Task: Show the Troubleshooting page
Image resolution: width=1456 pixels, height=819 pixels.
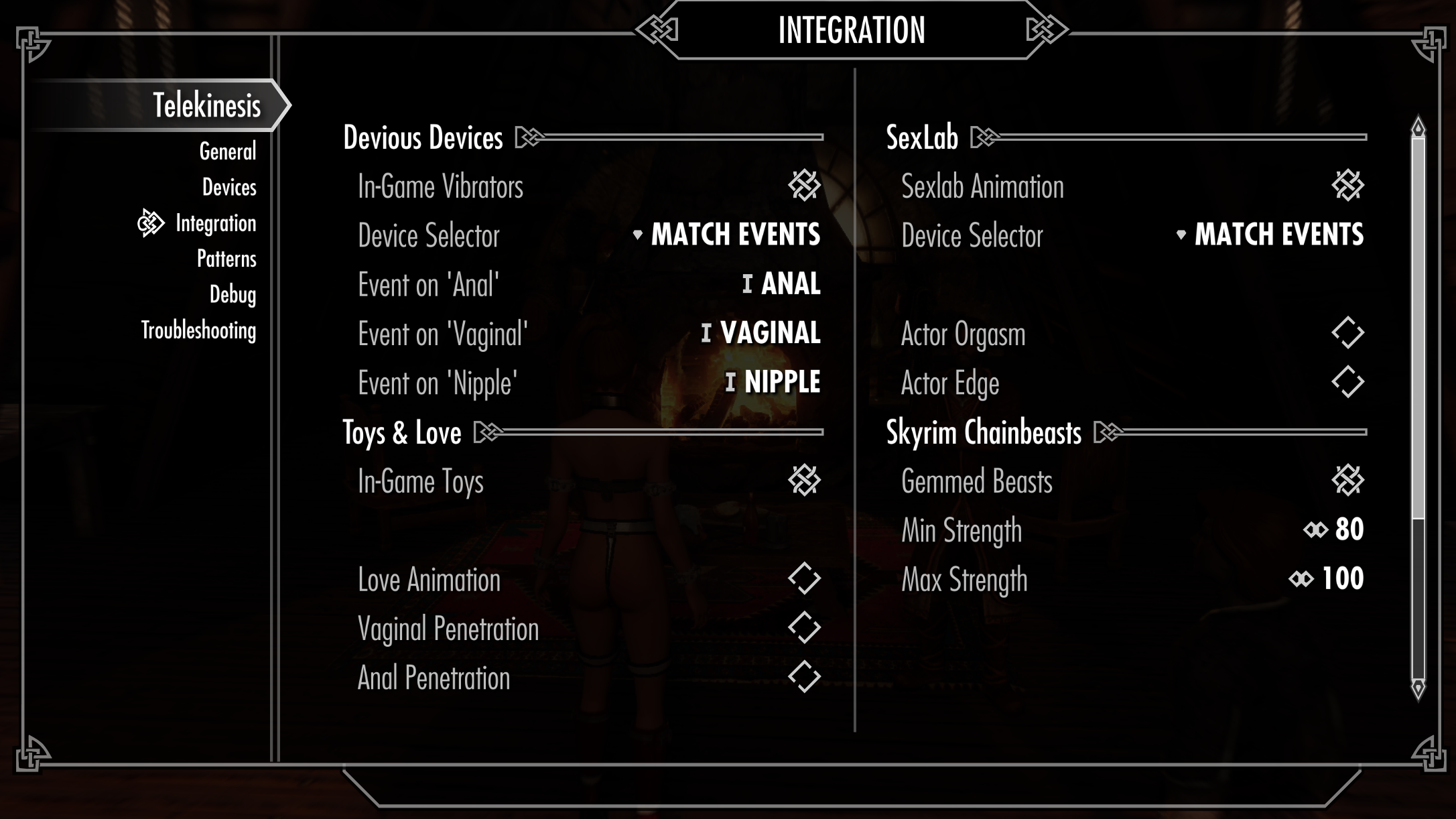Action: pyautogui.click(x=198, y=331)
